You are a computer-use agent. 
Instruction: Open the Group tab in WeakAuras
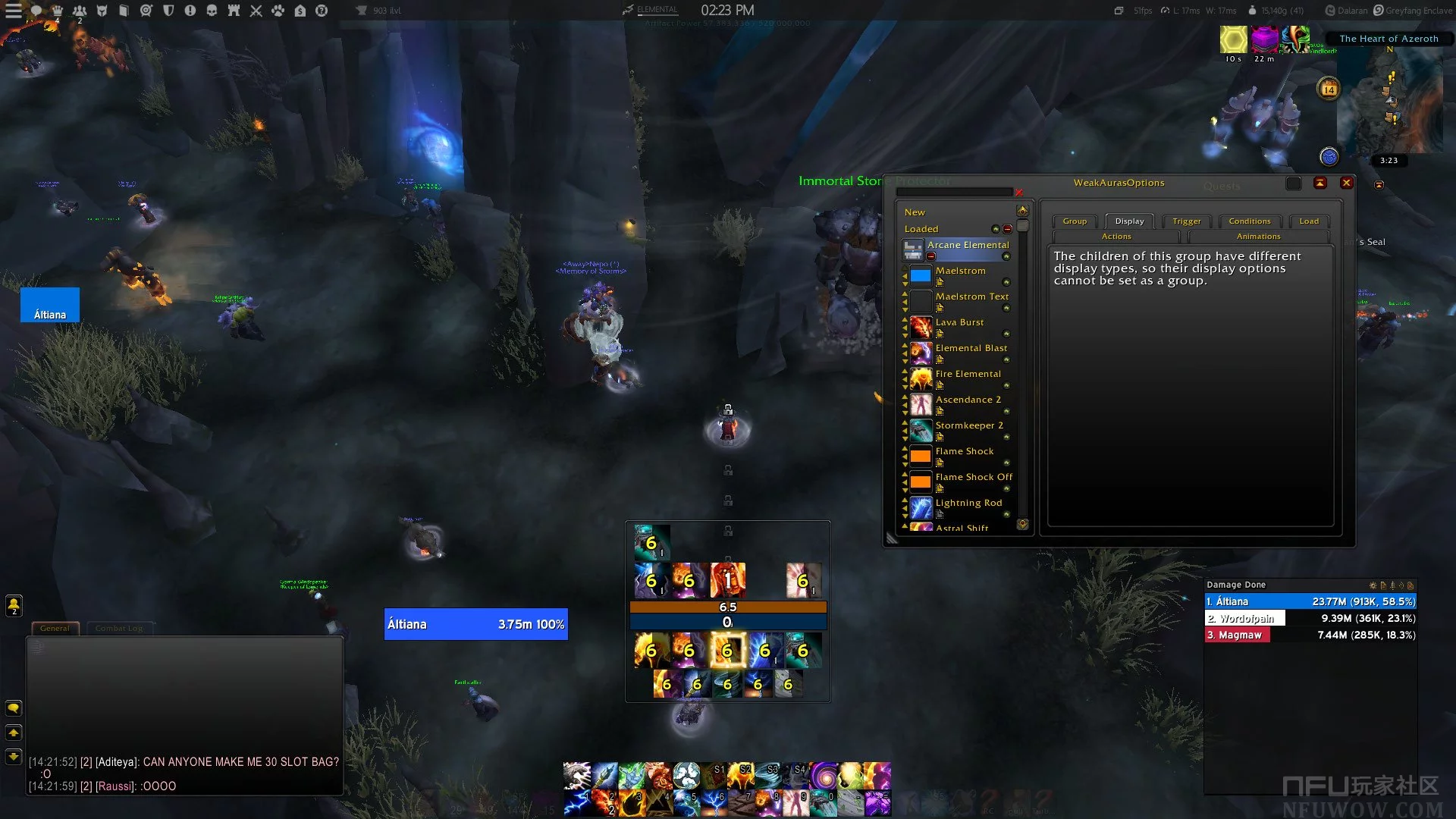coord(1074,221)
